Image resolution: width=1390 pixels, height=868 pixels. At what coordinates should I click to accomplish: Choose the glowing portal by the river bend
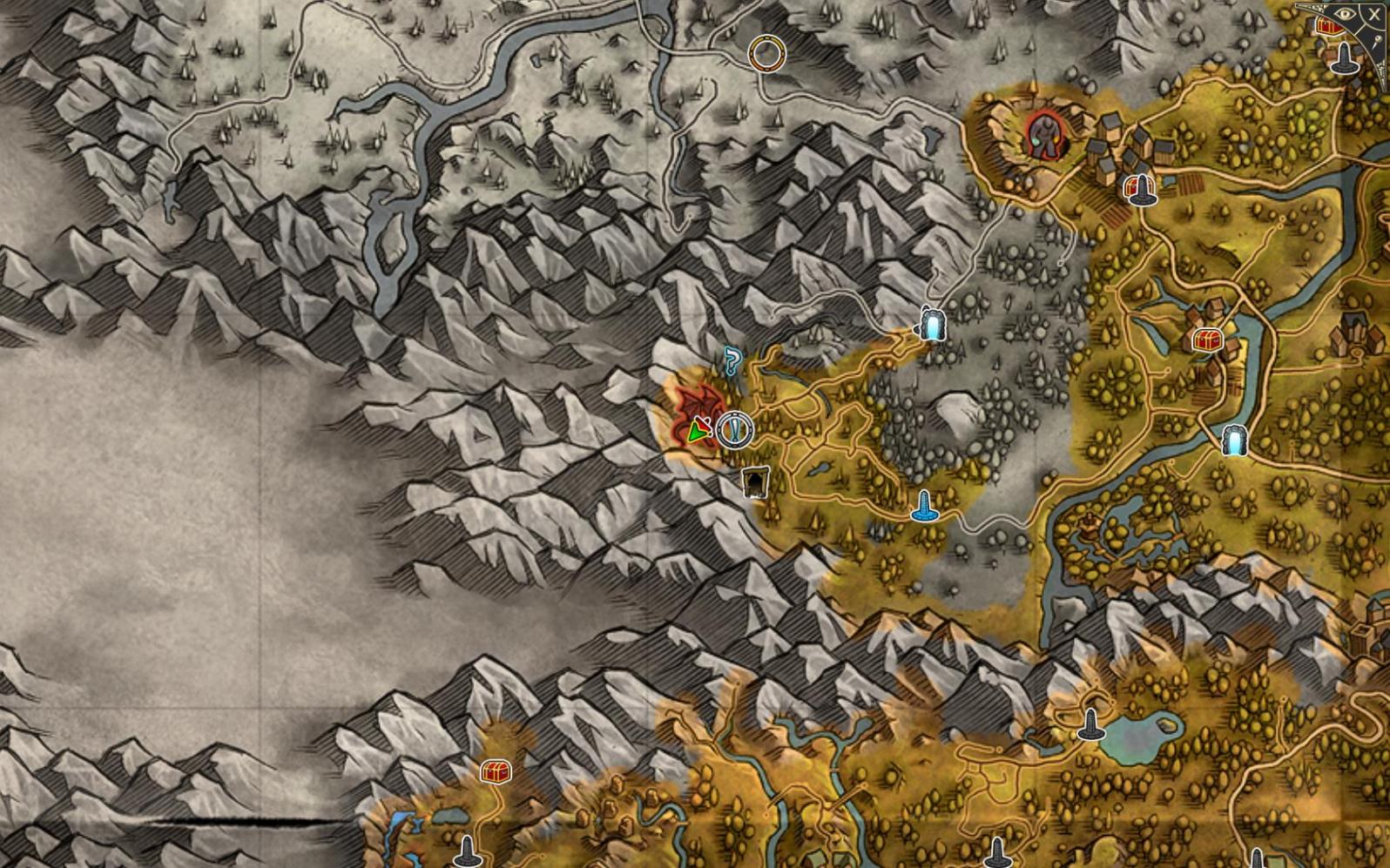1234,441
